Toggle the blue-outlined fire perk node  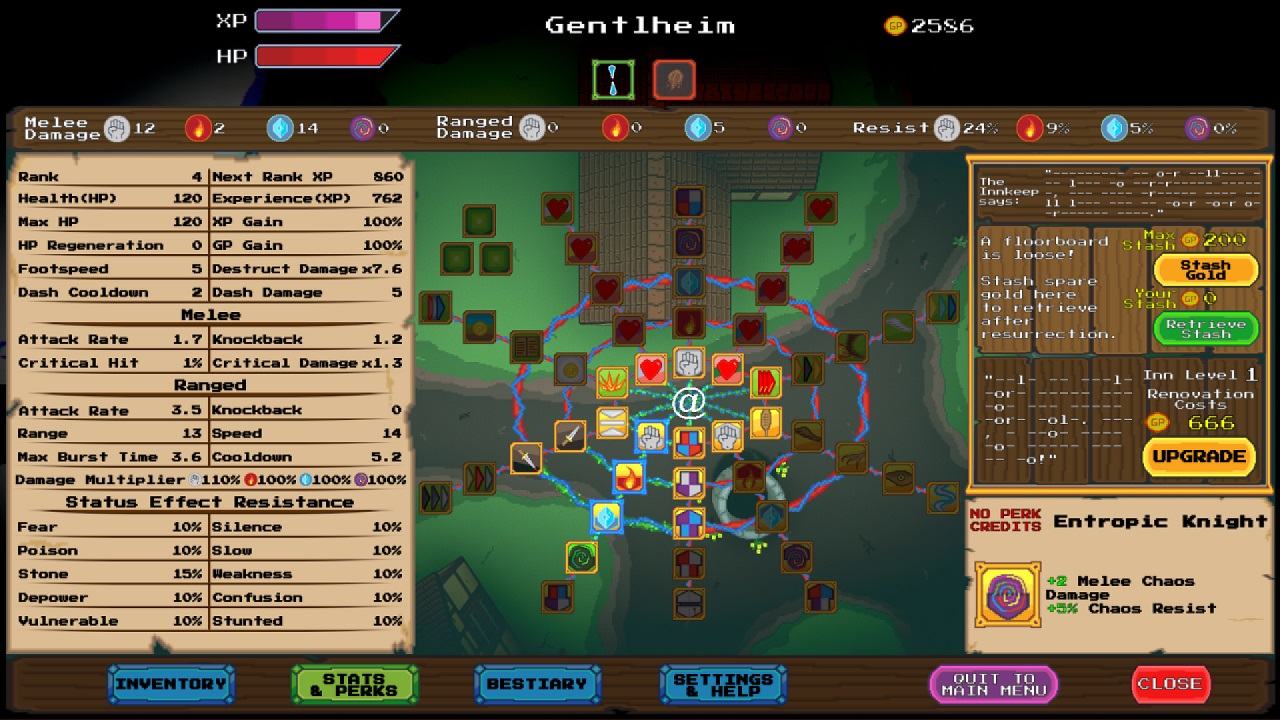pyautogui.click(x=630, y=476)
